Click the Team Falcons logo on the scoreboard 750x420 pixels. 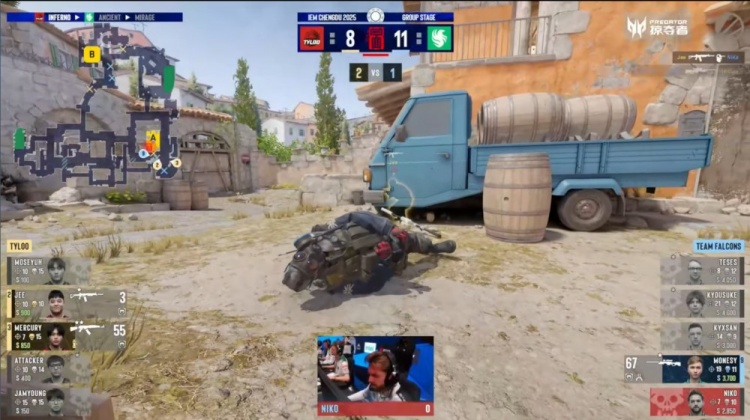tap(439, 39)
